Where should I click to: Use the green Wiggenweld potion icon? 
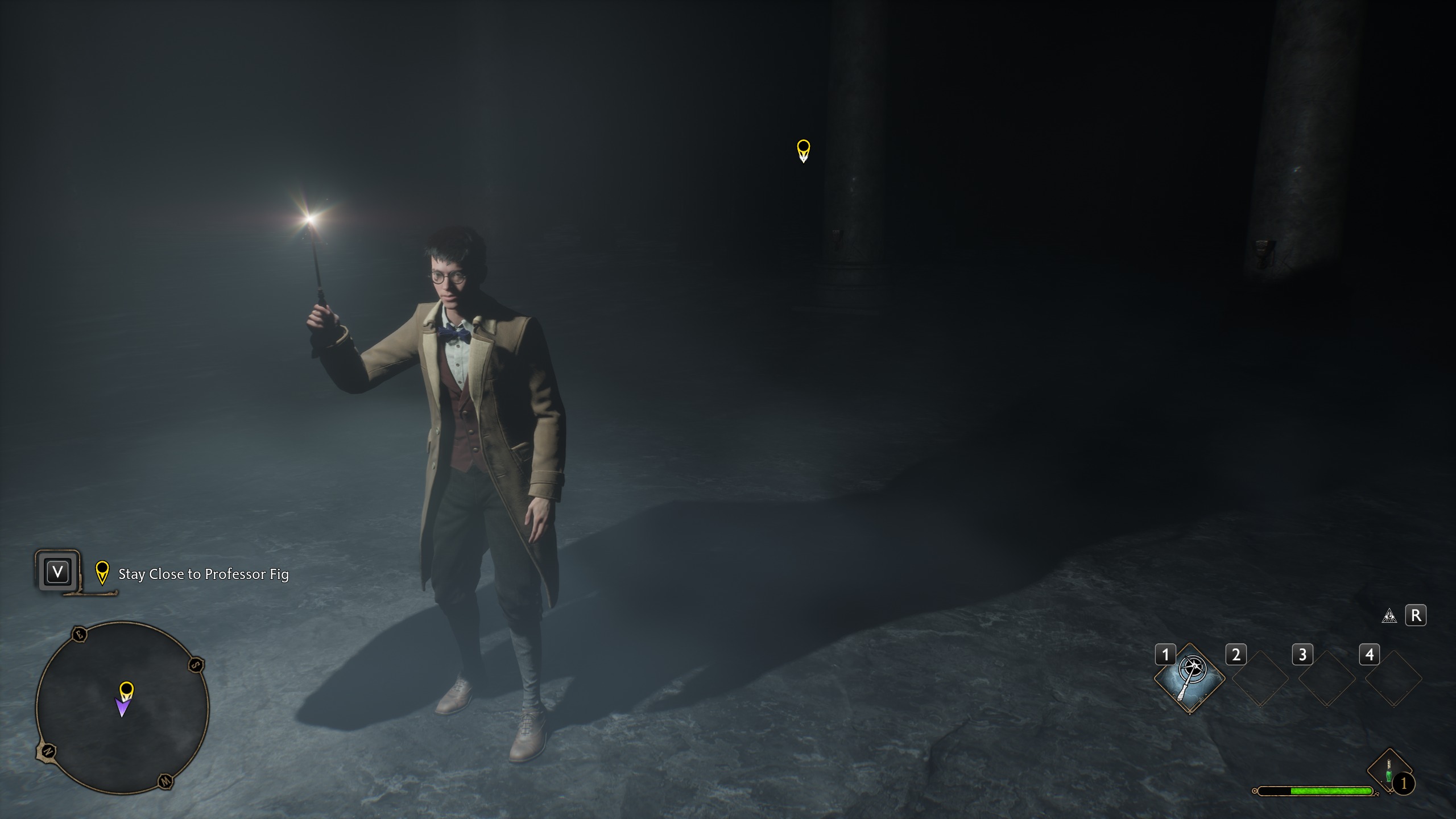point(1389,772)
